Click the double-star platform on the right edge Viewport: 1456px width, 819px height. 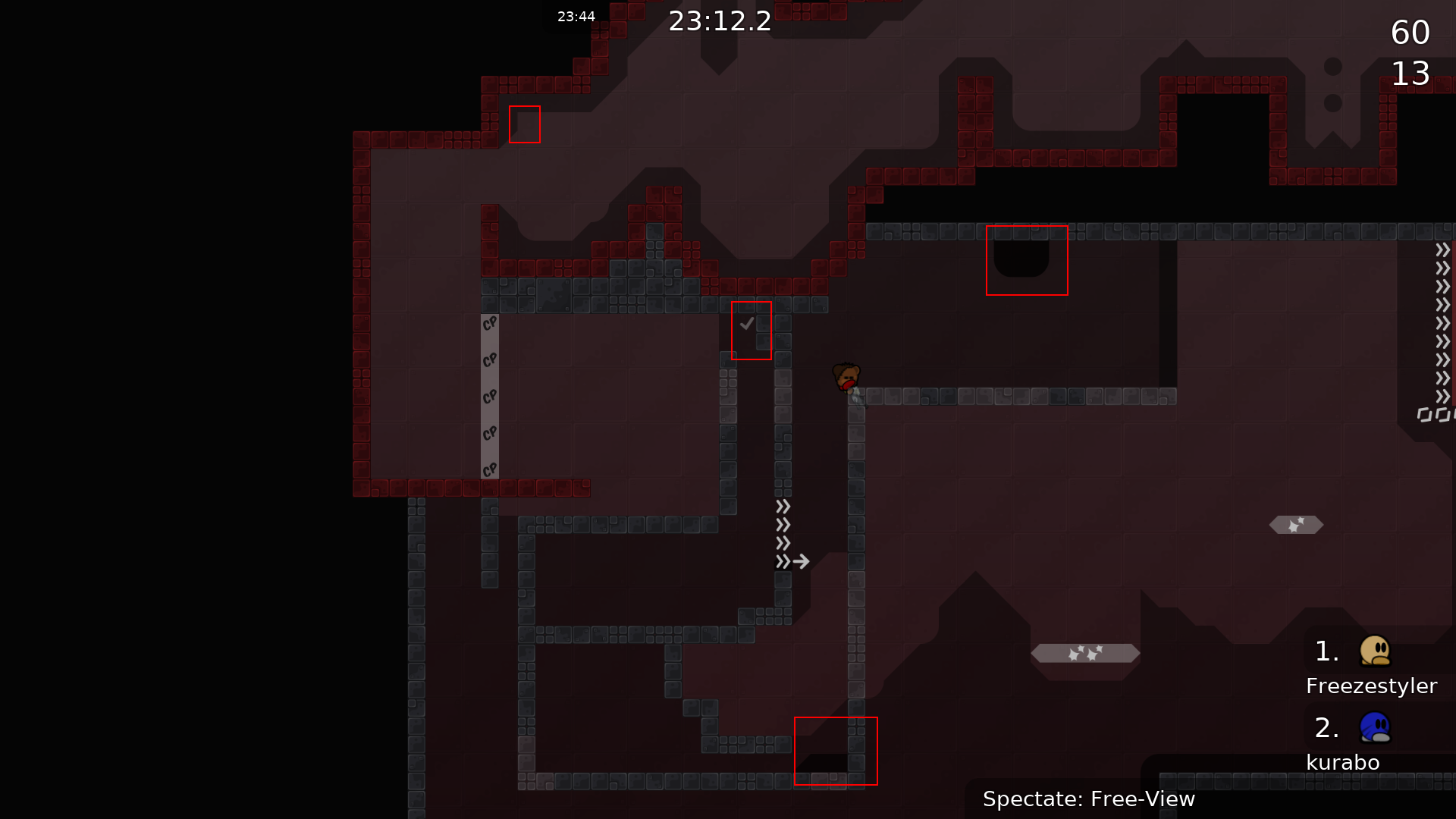(x=1296, y=524)
